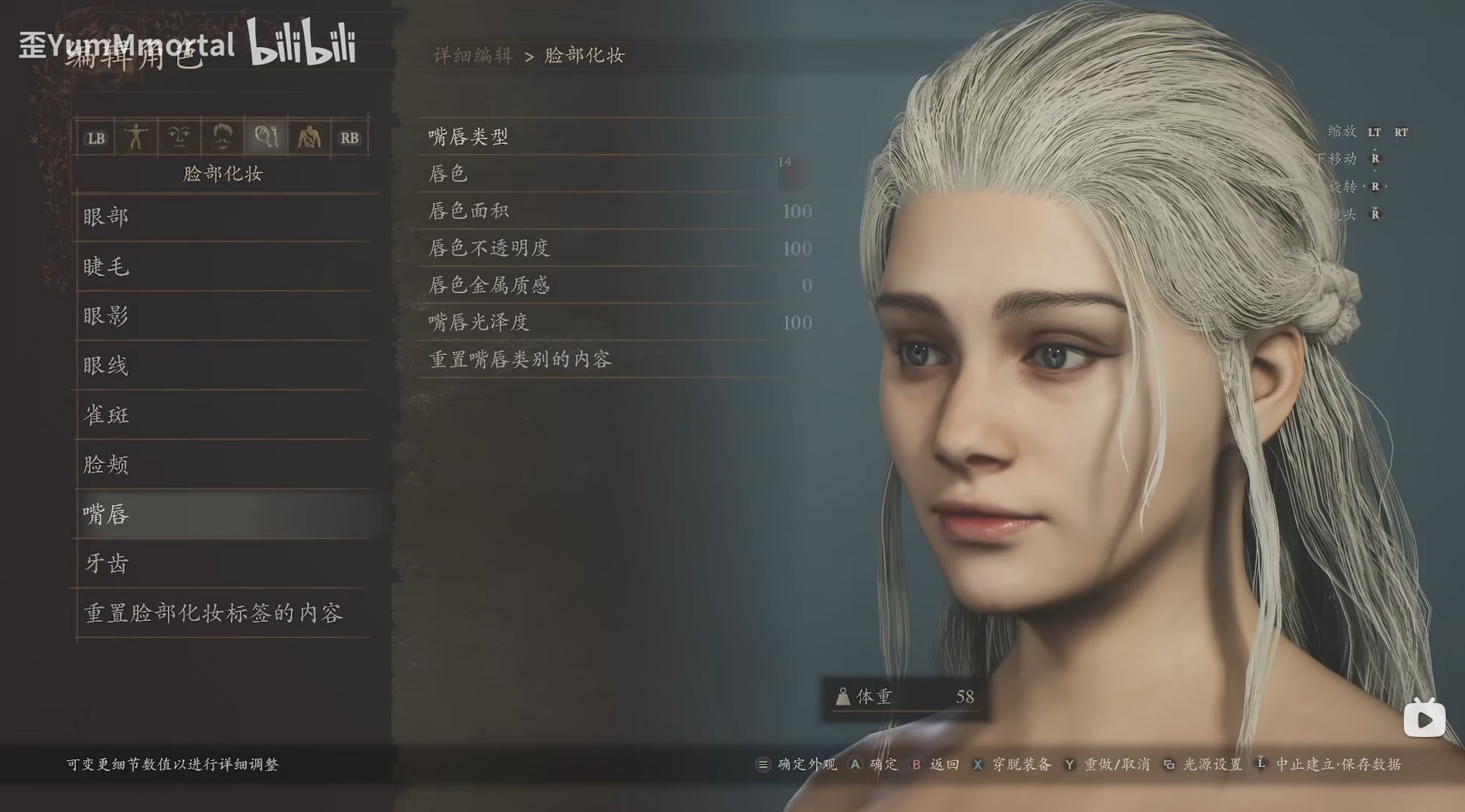Switch to the face editing icon
1465x812 pixels.
(x=179, y=137)
